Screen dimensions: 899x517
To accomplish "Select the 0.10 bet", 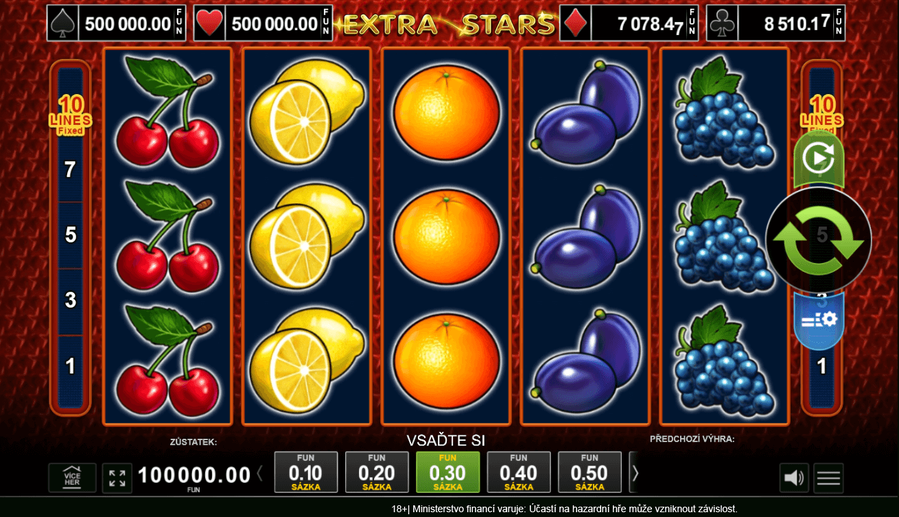I will click(305, 472).
